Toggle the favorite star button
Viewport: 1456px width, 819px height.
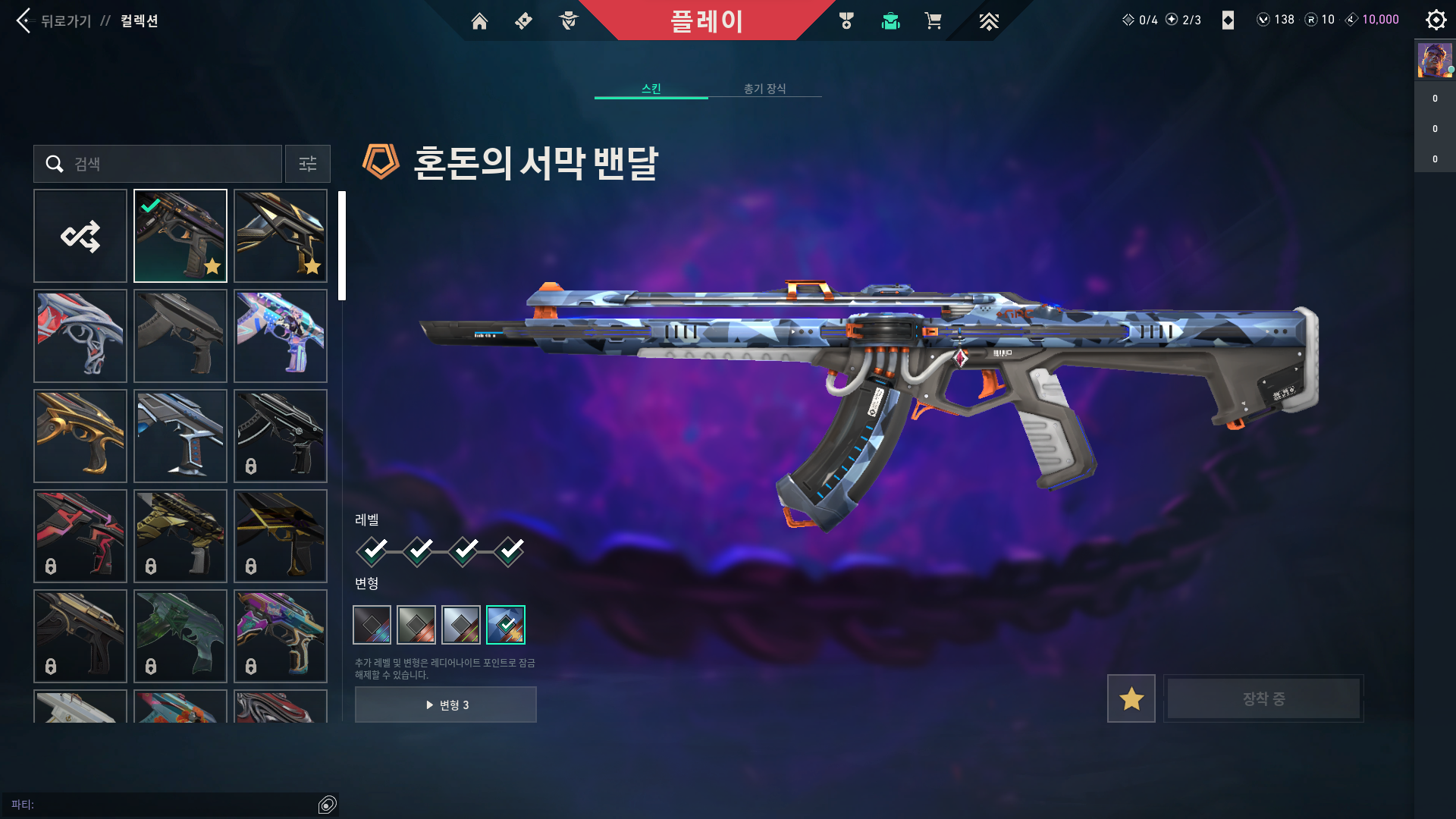[1131, 698]
